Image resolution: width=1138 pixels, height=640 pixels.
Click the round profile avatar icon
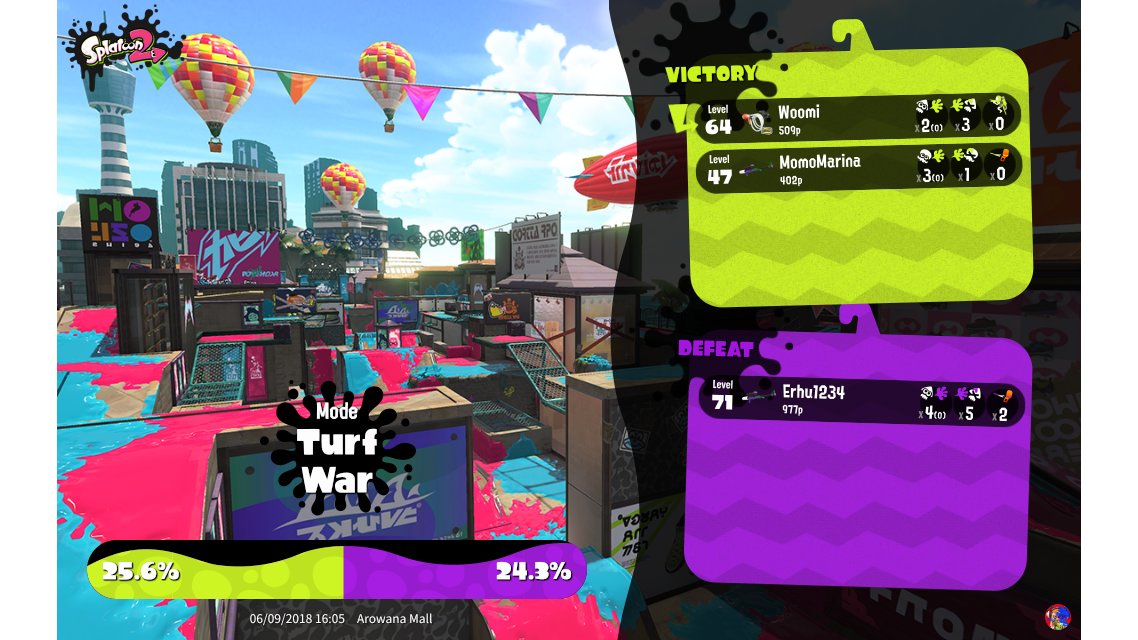tap(1056, 616)
